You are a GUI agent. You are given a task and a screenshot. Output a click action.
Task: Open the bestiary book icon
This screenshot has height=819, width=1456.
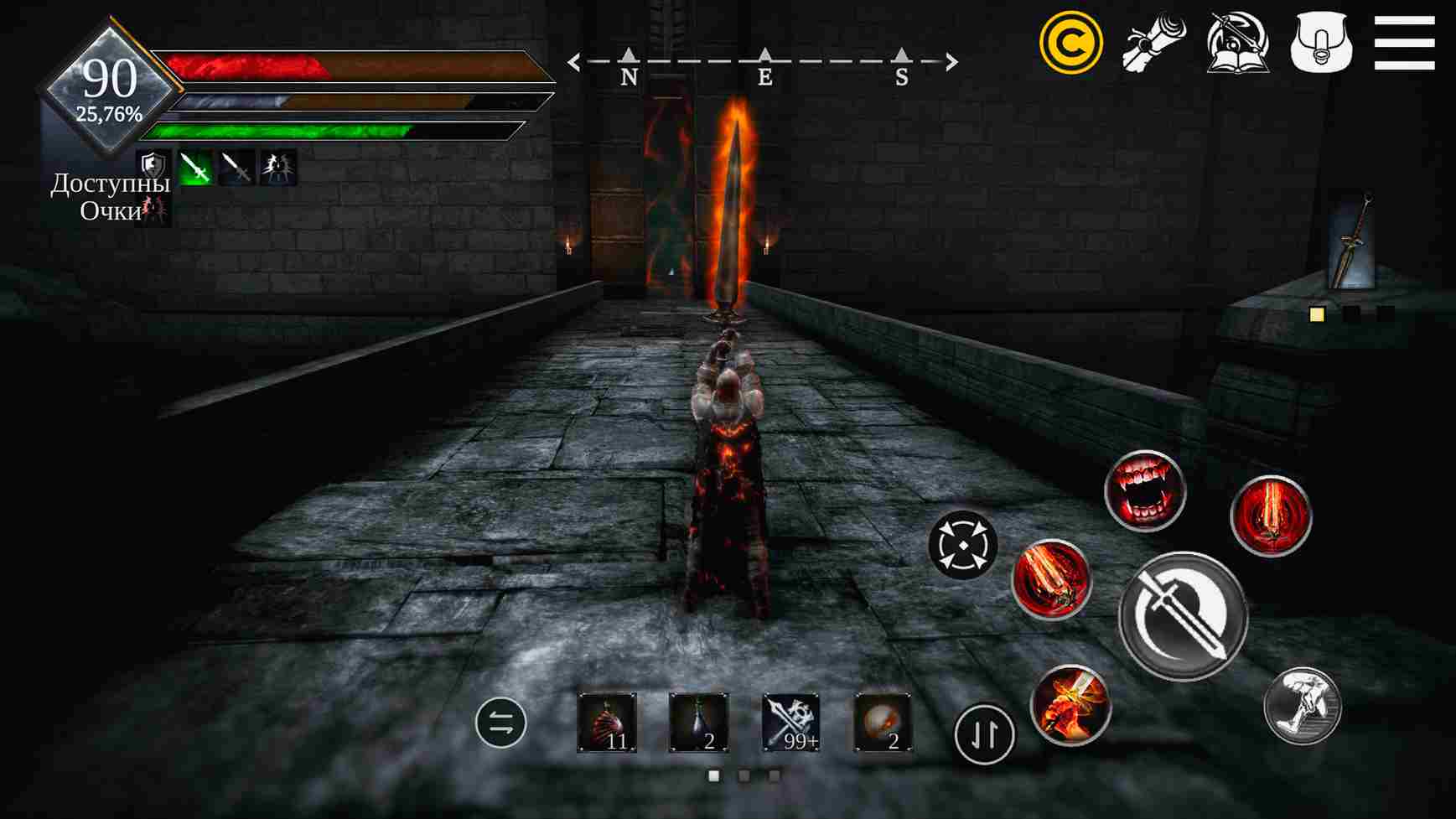(1237, 40)
